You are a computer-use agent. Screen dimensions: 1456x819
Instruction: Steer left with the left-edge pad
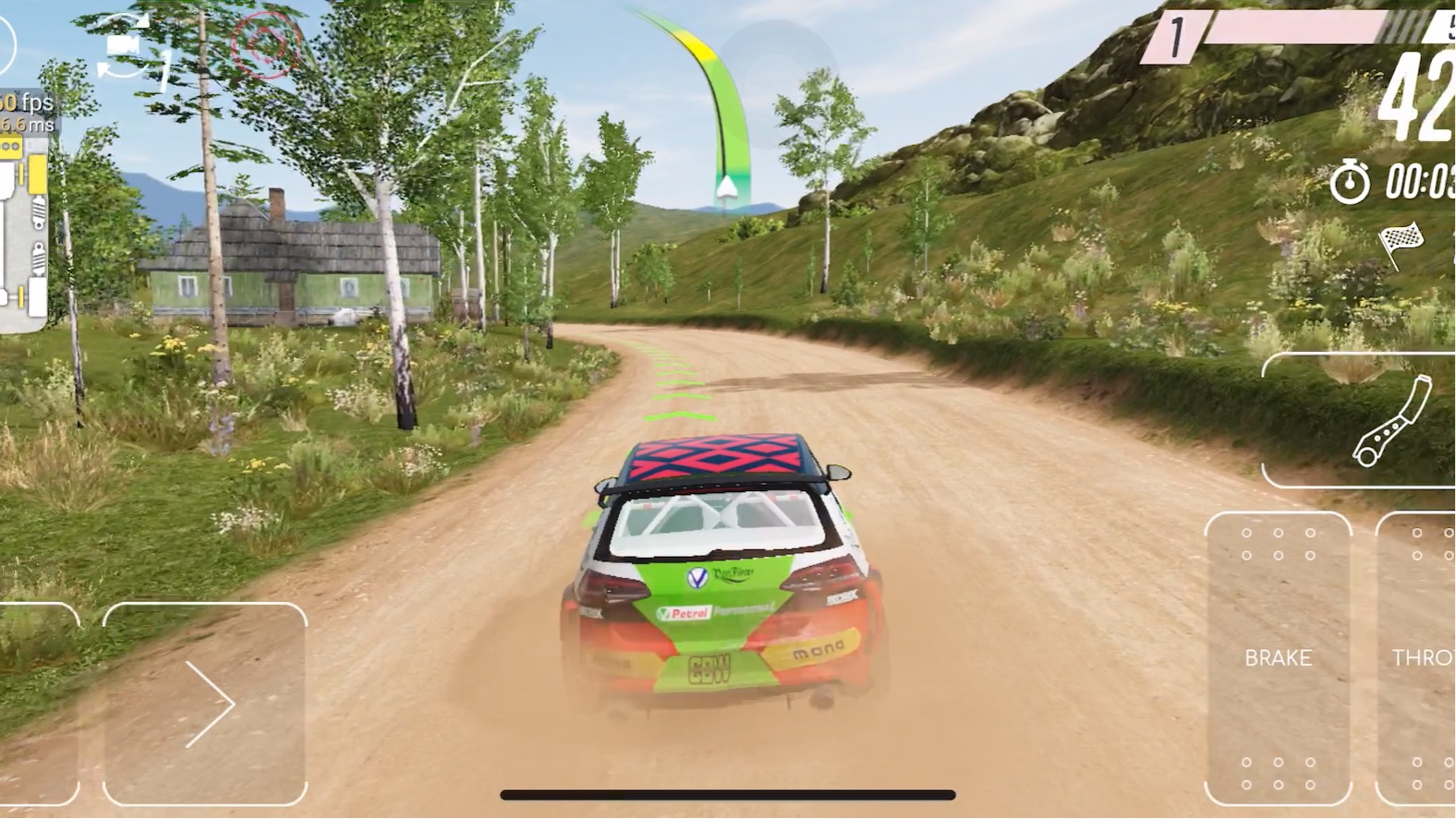37,704
